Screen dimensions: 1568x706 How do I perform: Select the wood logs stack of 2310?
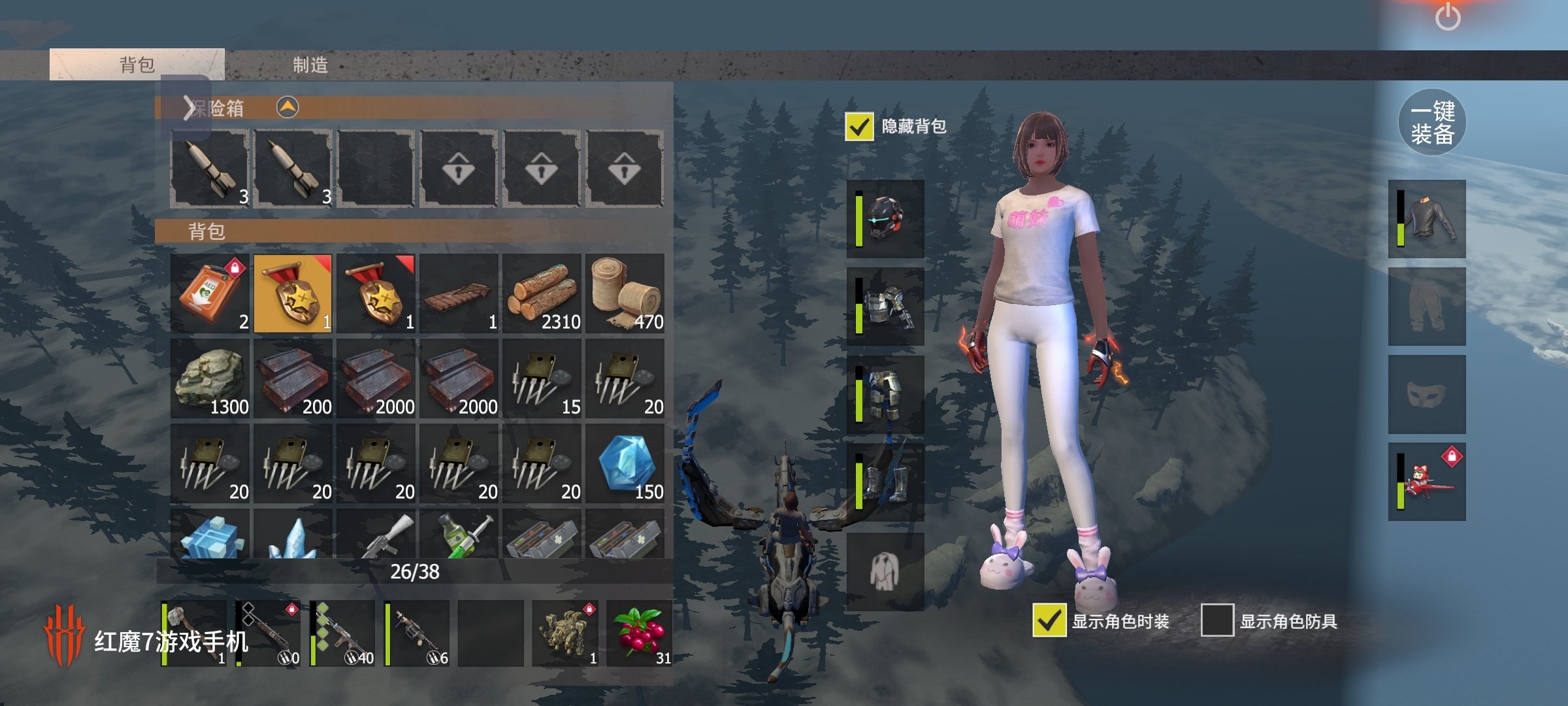point(542,294)
